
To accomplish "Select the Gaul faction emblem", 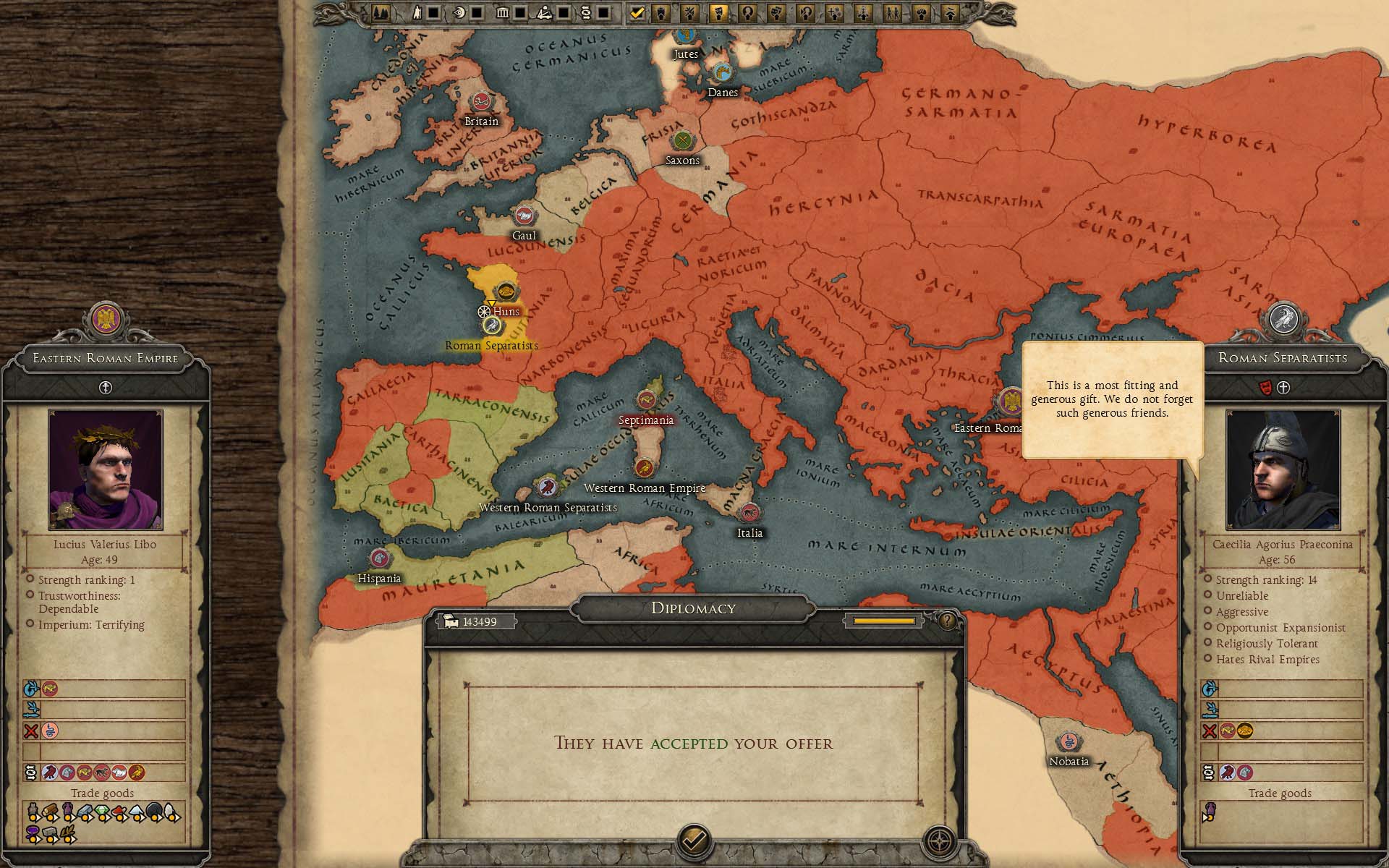I will pos(524,216).
